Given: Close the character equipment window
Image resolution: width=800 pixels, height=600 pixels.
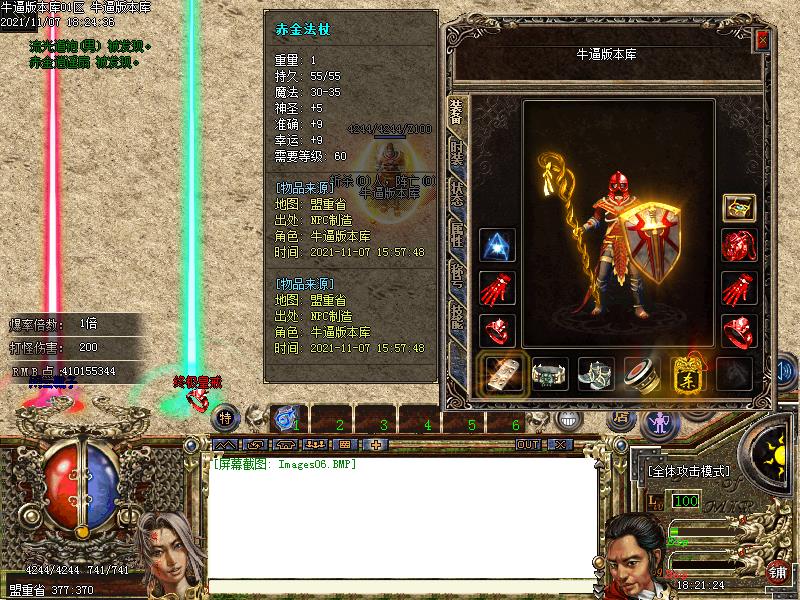Looking at the screenshot, I should point(763,39).
